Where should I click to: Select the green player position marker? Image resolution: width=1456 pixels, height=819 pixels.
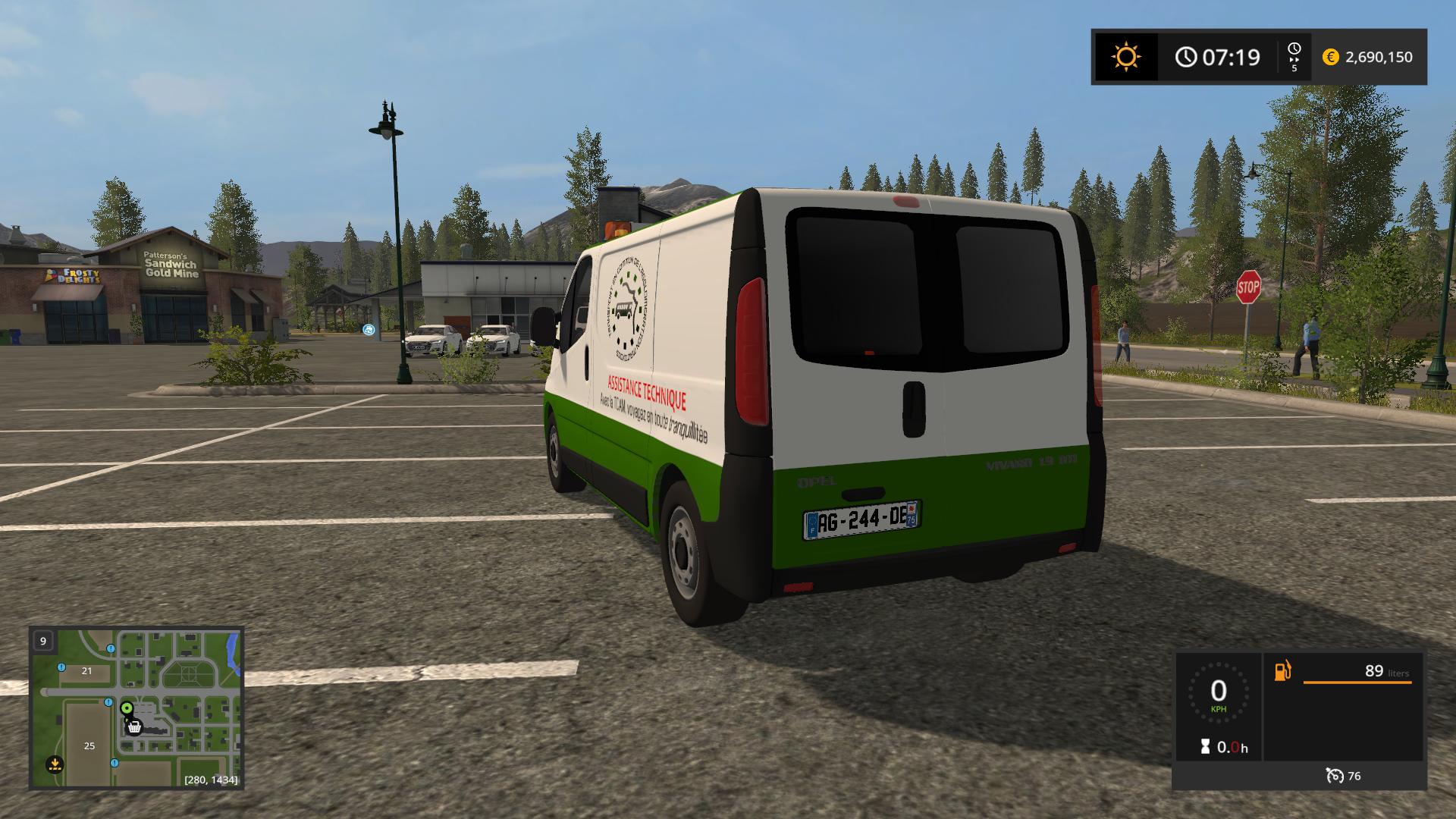127,708
